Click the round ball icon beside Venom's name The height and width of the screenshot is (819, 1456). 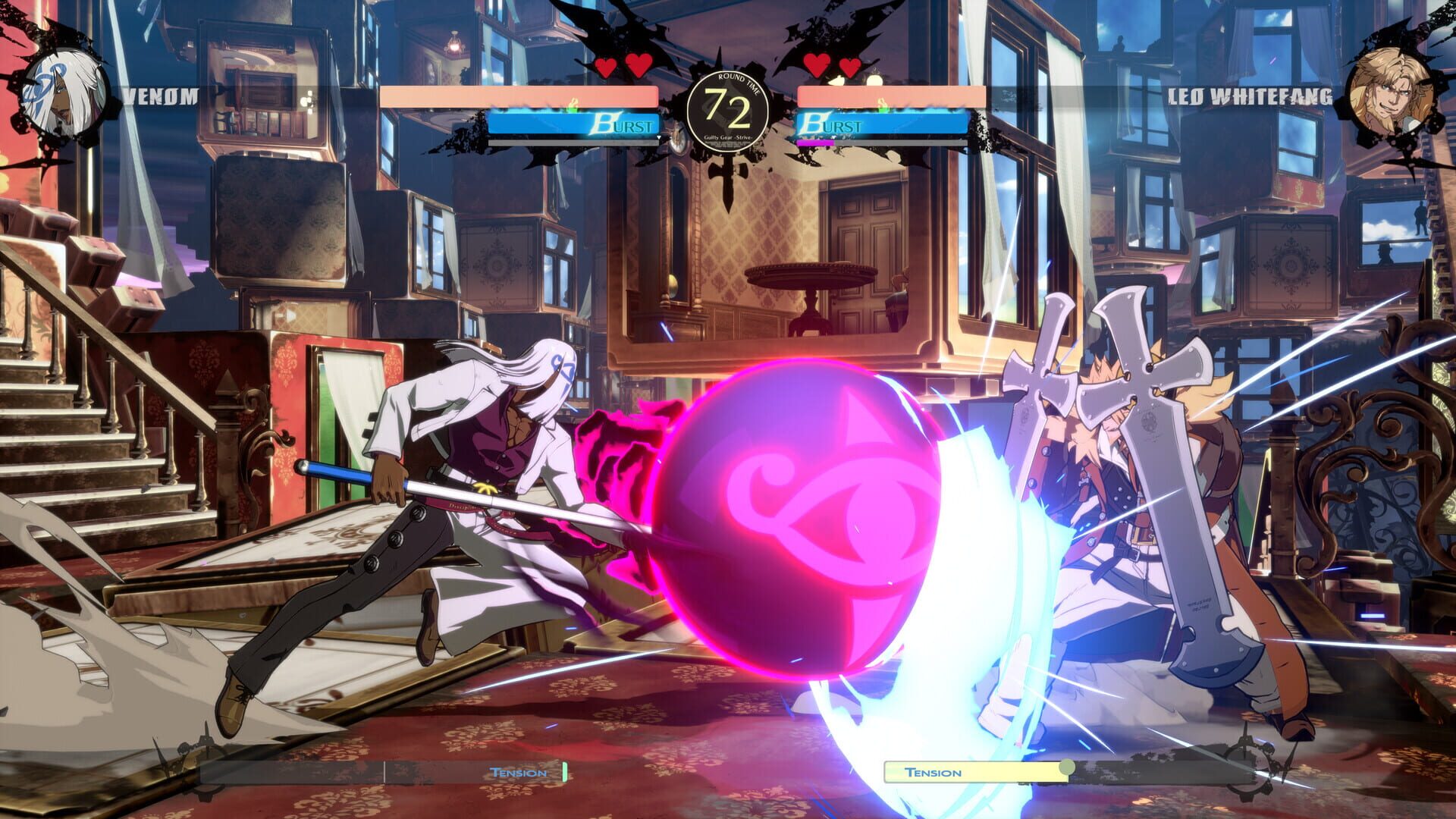306,99
